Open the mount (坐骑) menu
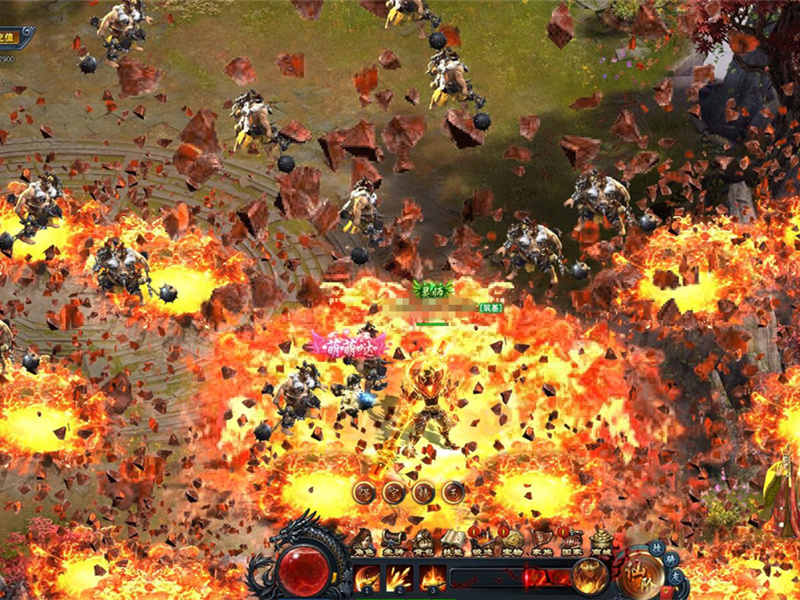Screen dimensions: 800x600 [x=392, y=541]
